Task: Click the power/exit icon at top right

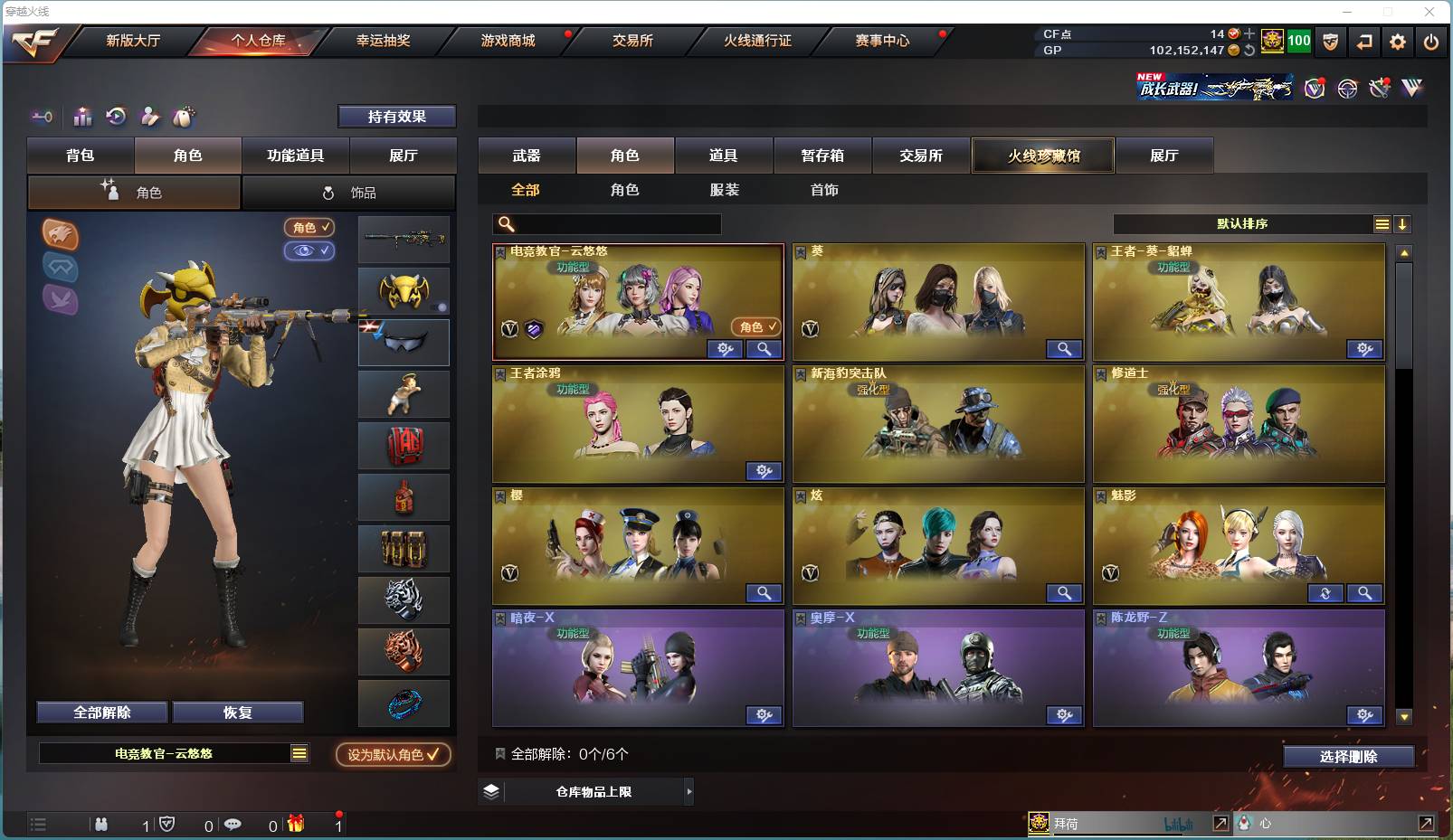Action: click(1430, 42)
